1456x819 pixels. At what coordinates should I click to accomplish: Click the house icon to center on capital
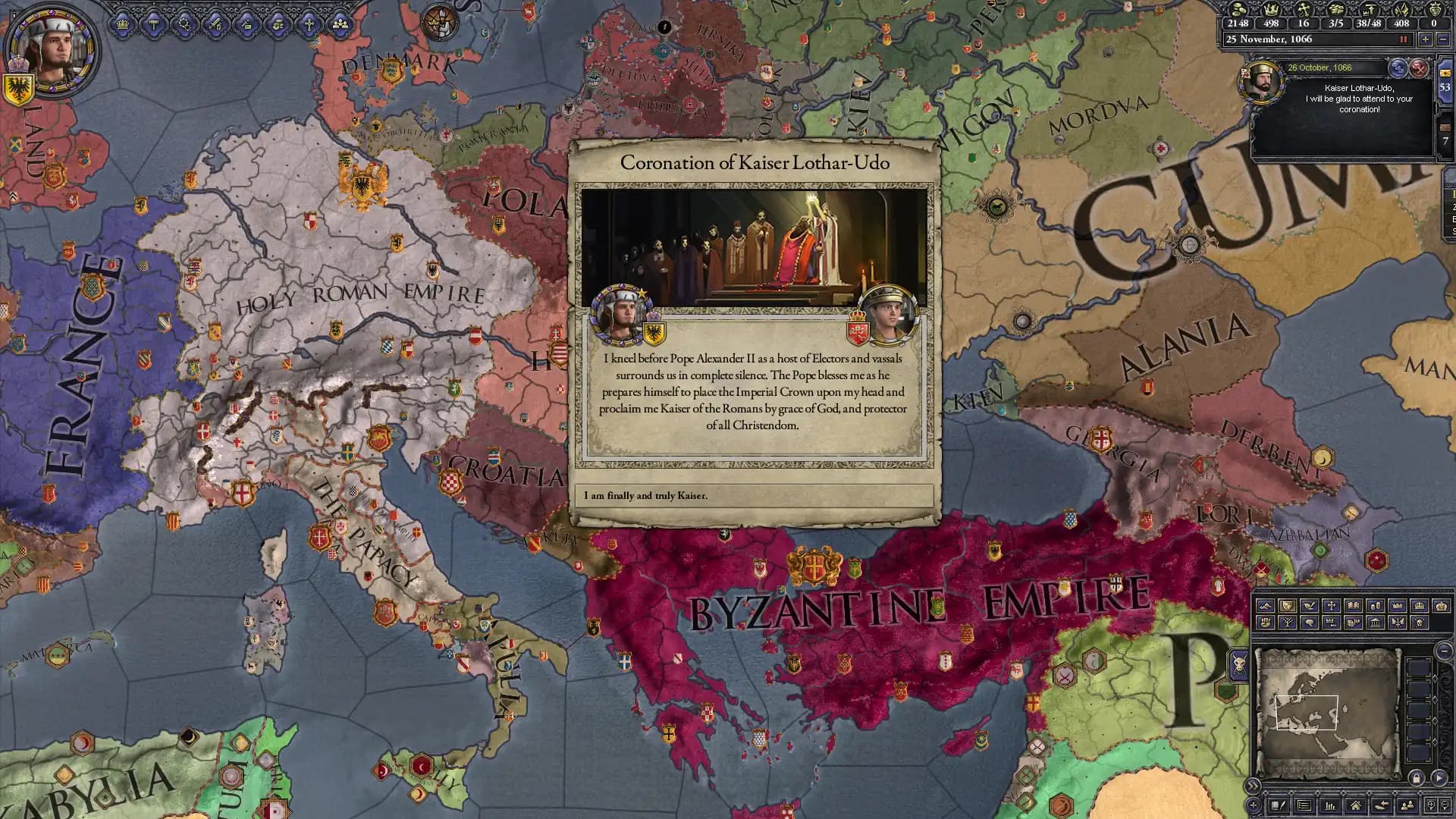(x=1357, y=807)
